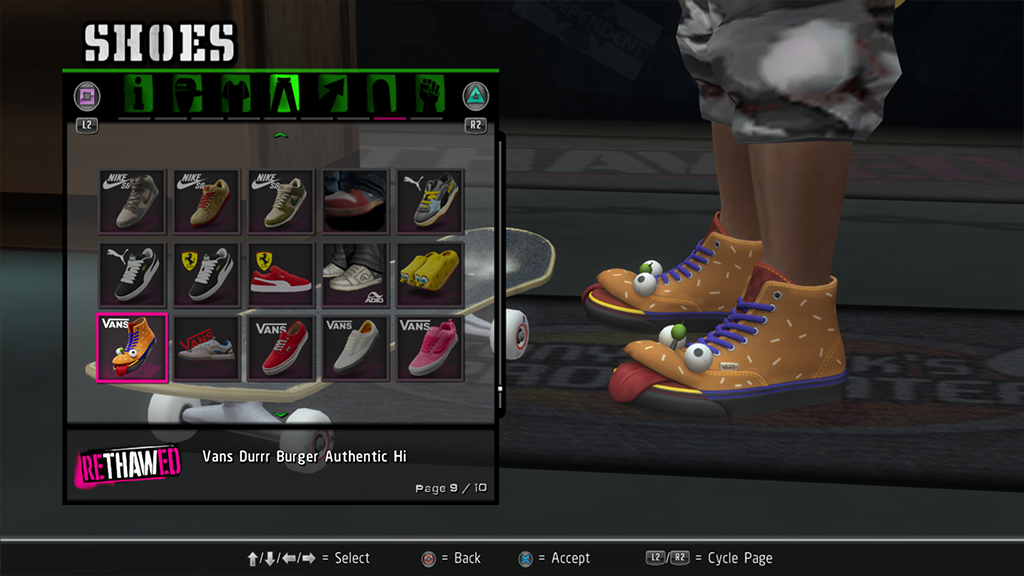Screen dimensions: 1024x576
Task: Open the cap headwear tab
Action: 187,95
